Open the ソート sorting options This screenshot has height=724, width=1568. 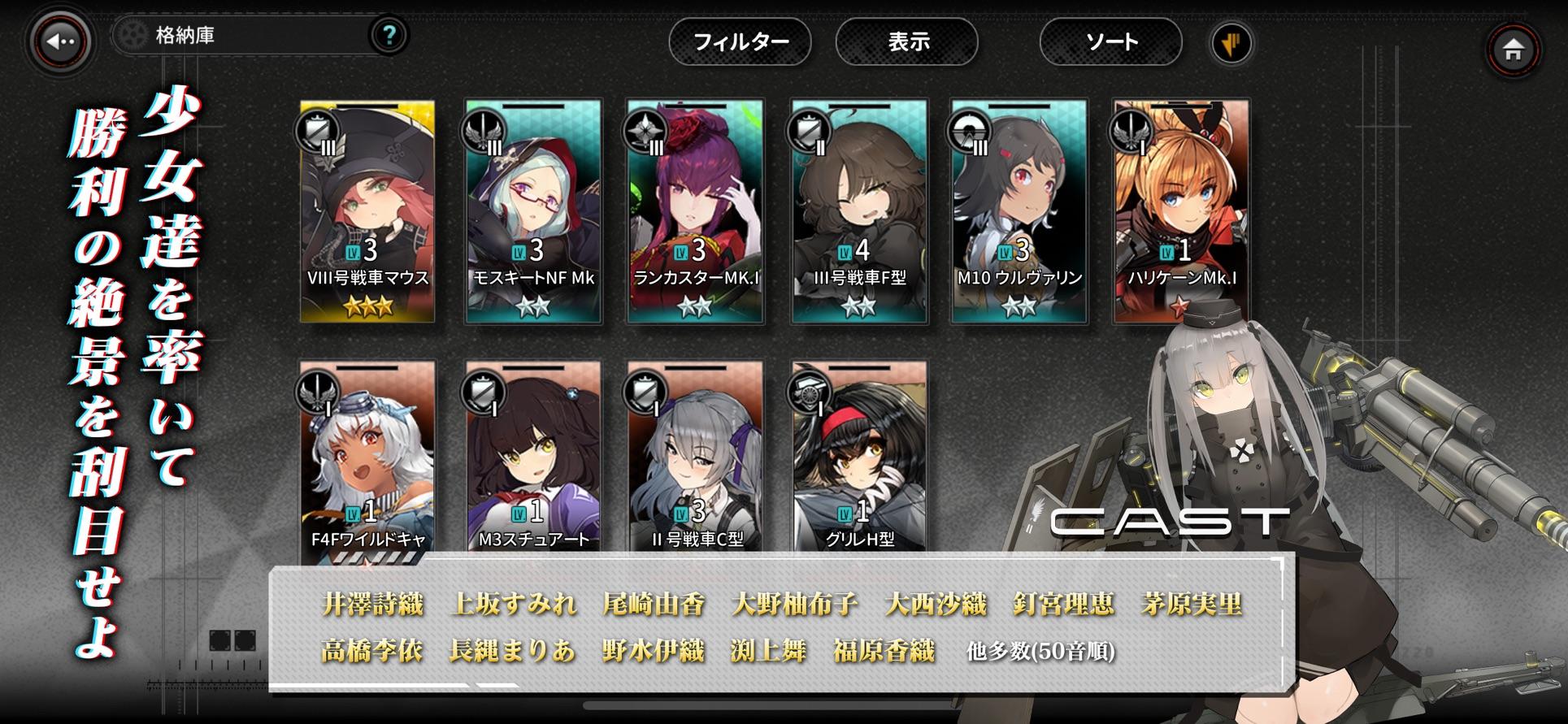point(1111,43)
